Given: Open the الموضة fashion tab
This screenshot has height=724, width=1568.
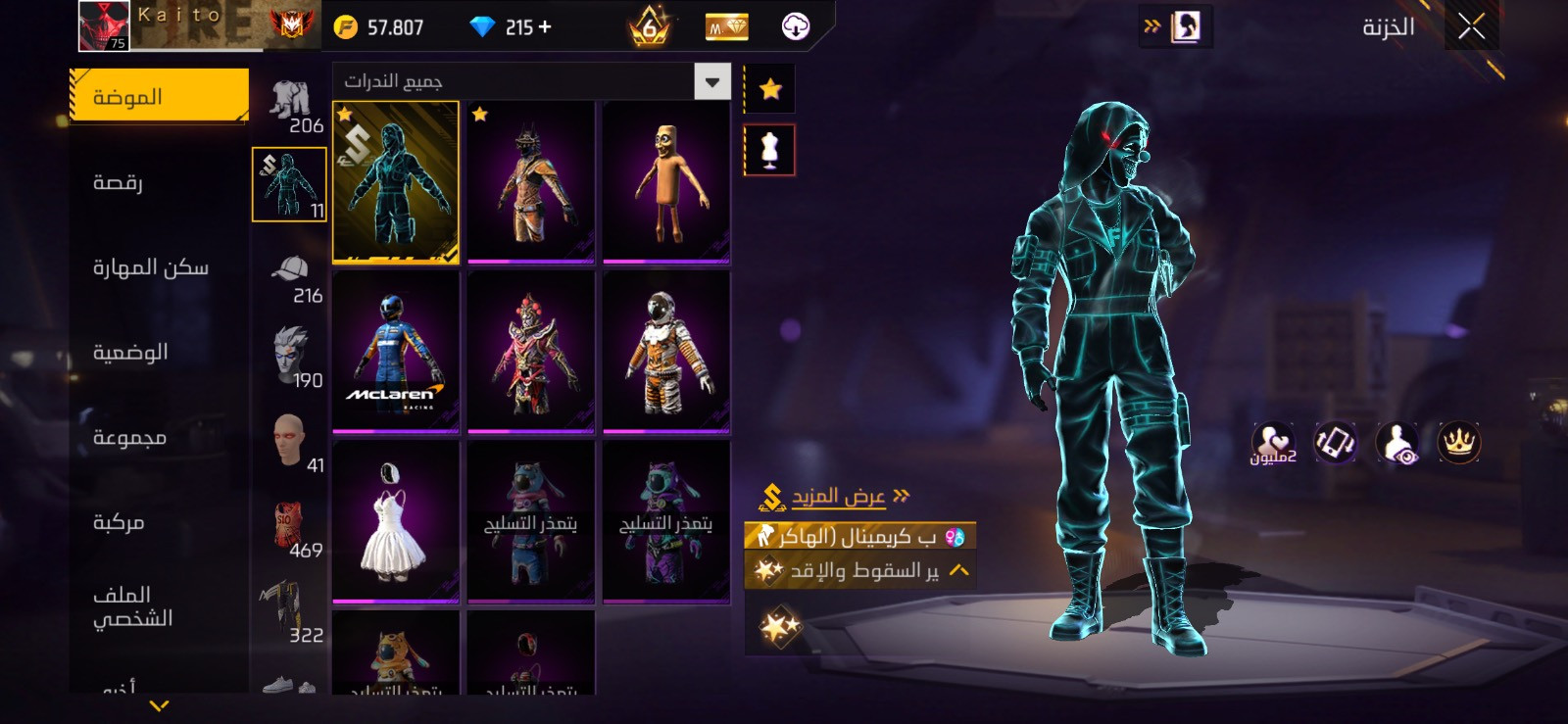Looking at the screenshot, I should (x=159, y=96).
